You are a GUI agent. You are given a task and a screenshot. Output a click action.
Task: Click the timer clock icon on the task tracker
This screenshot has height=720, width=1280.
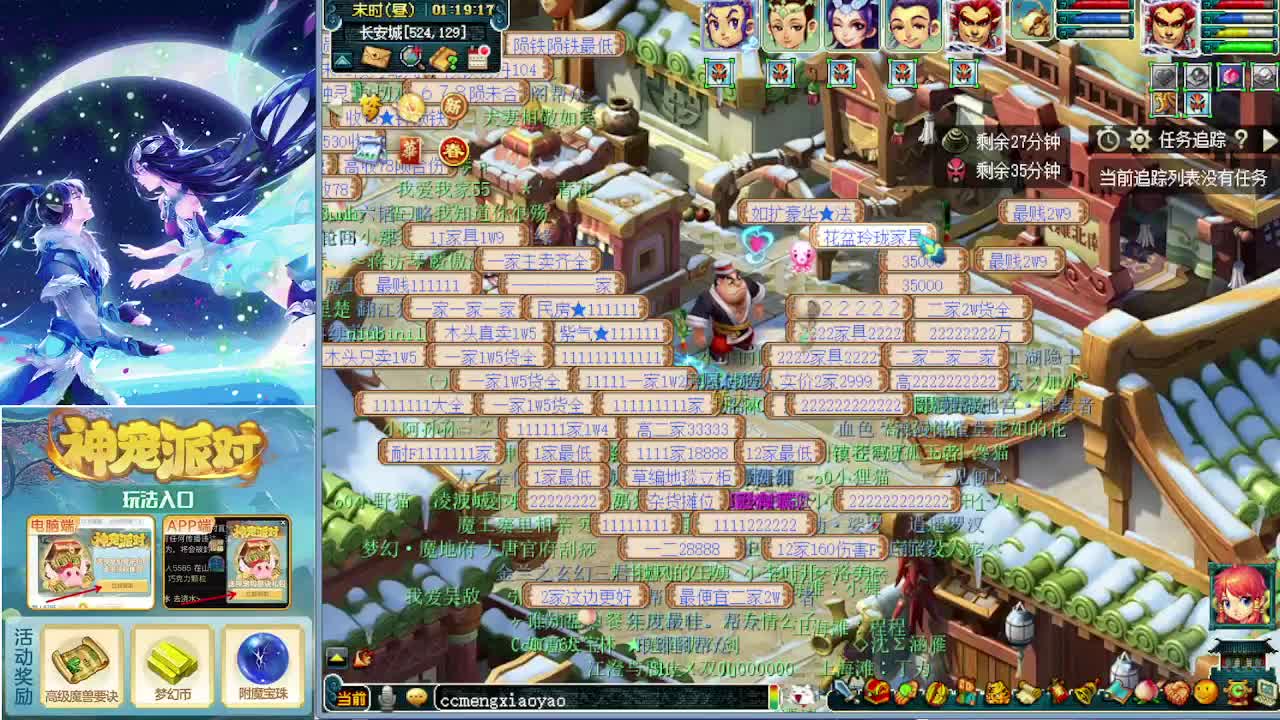1108,139
